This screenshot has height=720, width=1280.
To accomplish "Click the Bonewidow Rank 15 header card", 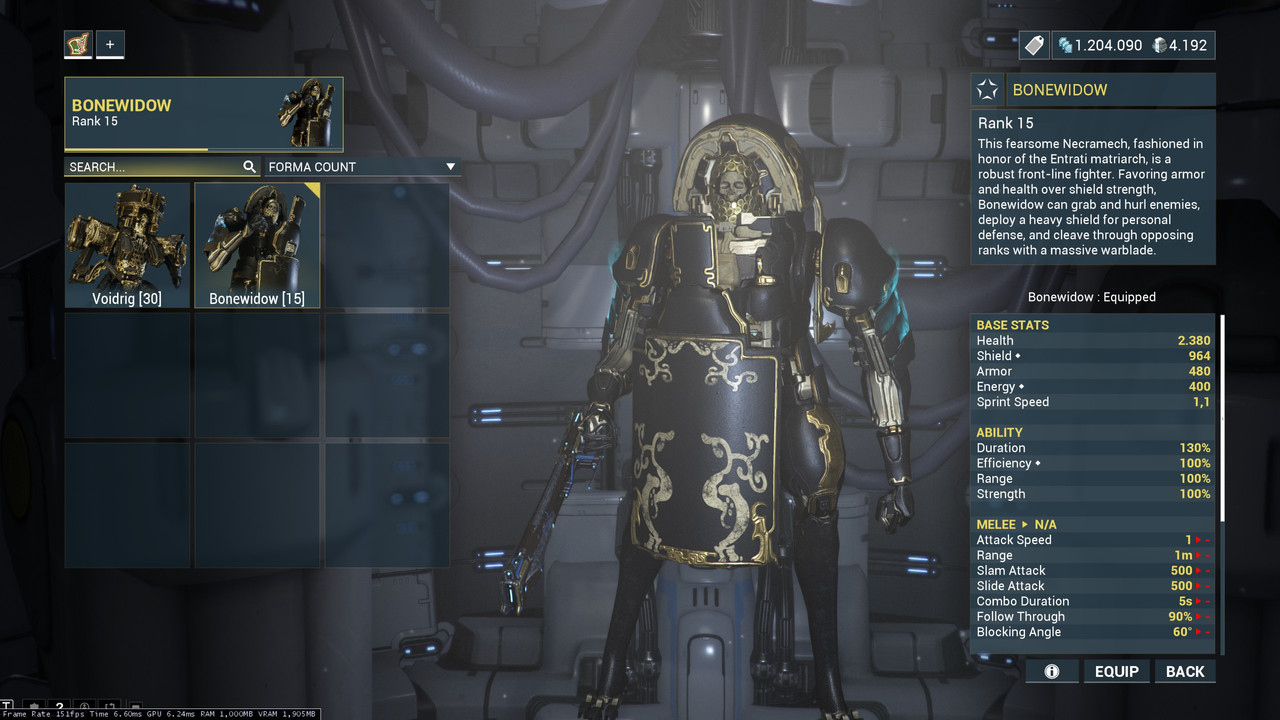I will [x=204, y=114].
